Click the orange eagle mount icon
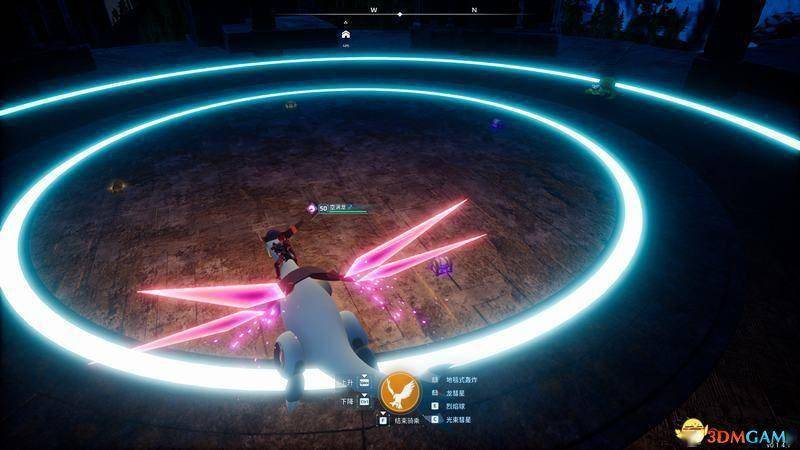 point(402,394)
